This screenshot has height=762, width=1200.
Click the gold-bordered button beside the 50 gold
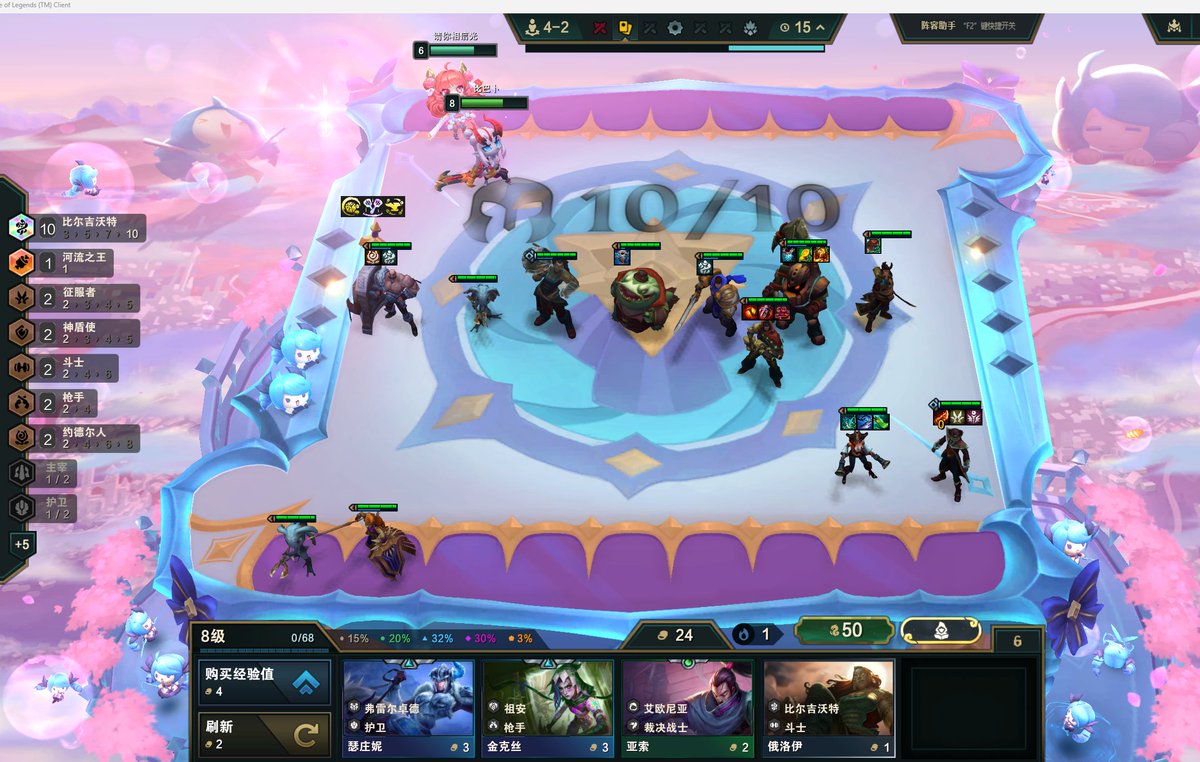point(940,630)
